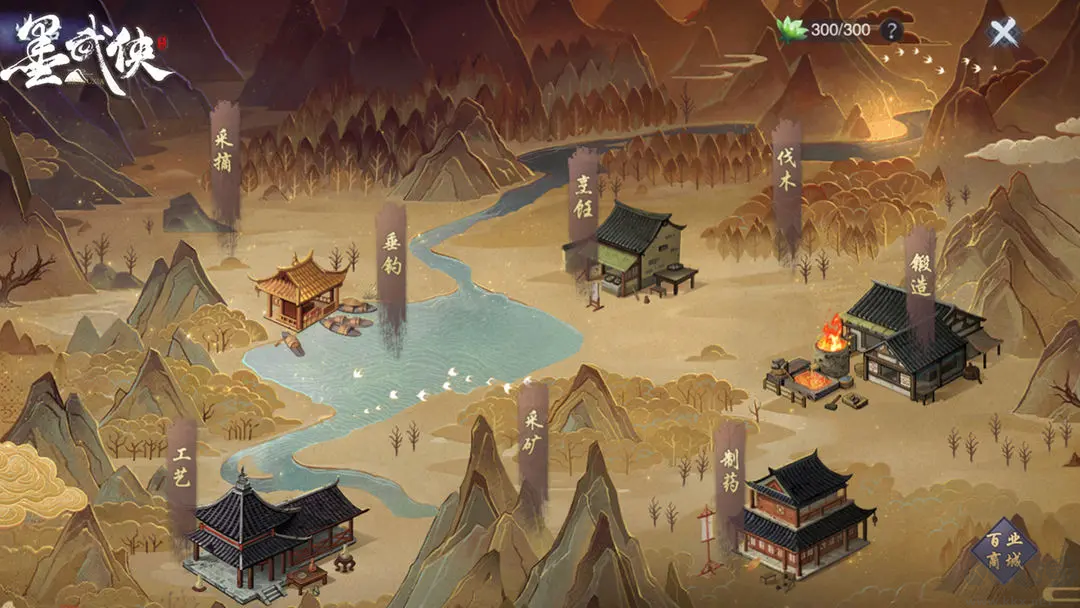
Task: Close the life skills map
Action: click(1003, 33)
